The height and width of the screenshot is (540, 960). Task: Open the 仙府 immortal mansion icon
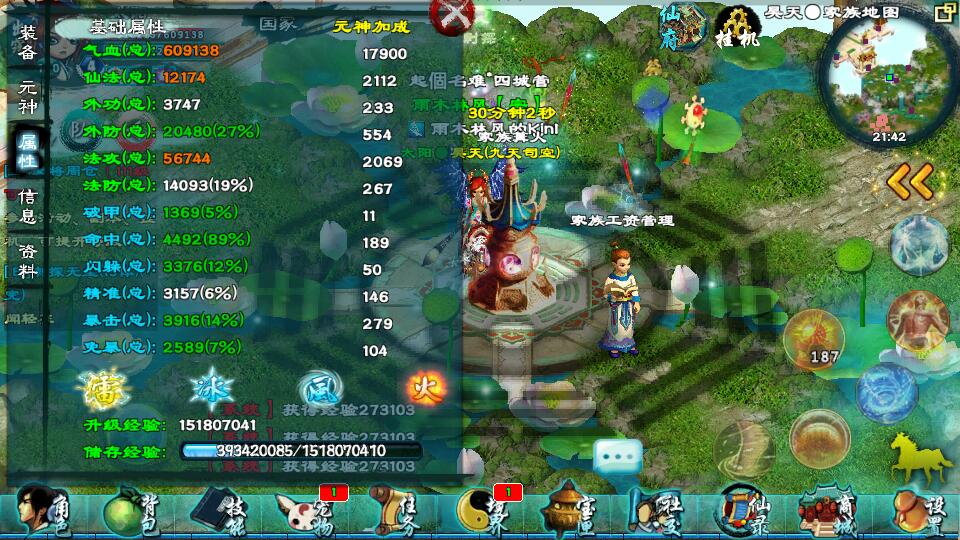coord(682,26)
